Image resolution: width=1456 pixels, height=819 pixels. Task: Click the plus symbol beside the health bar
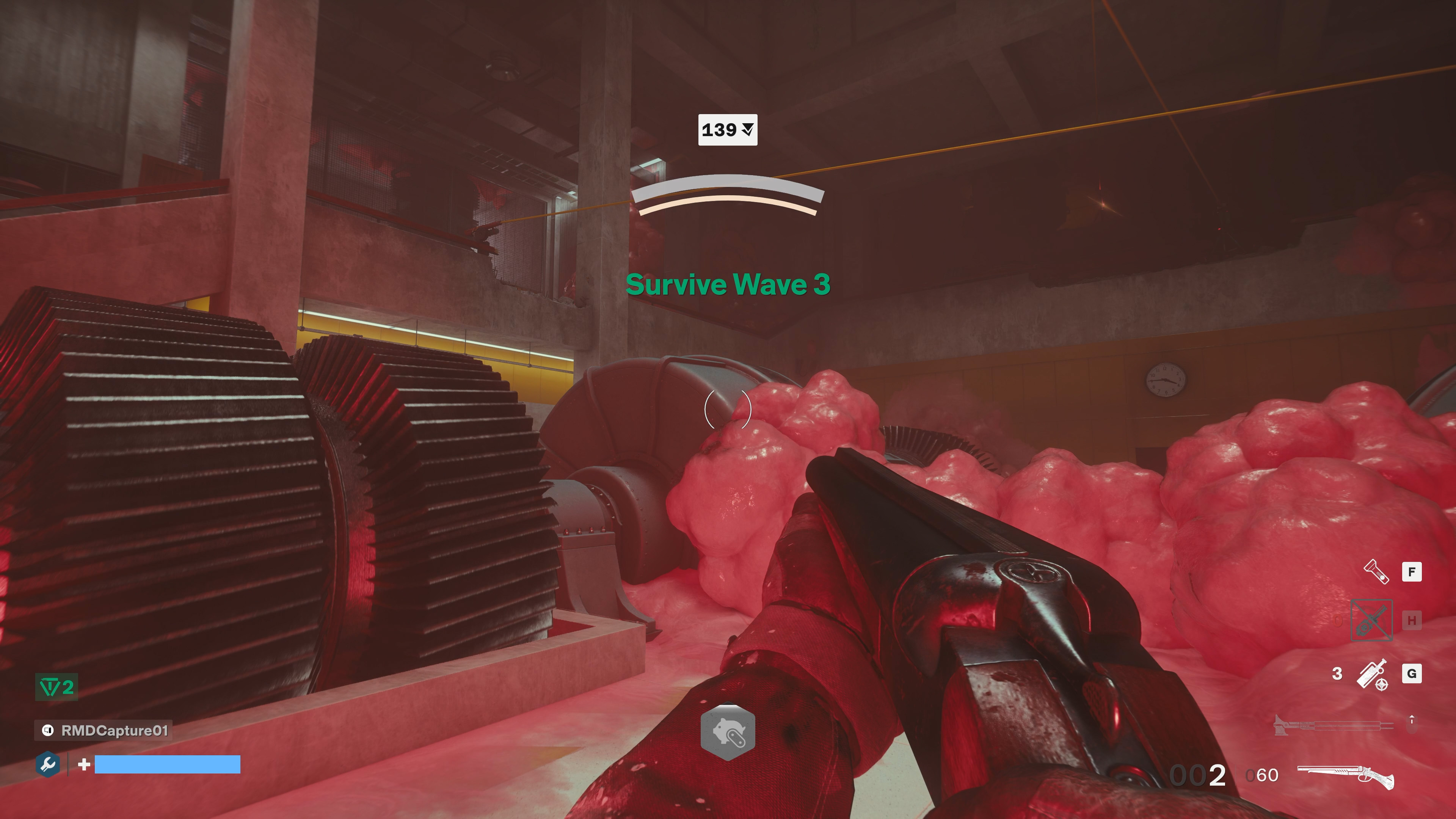click(x=84, y=765)
